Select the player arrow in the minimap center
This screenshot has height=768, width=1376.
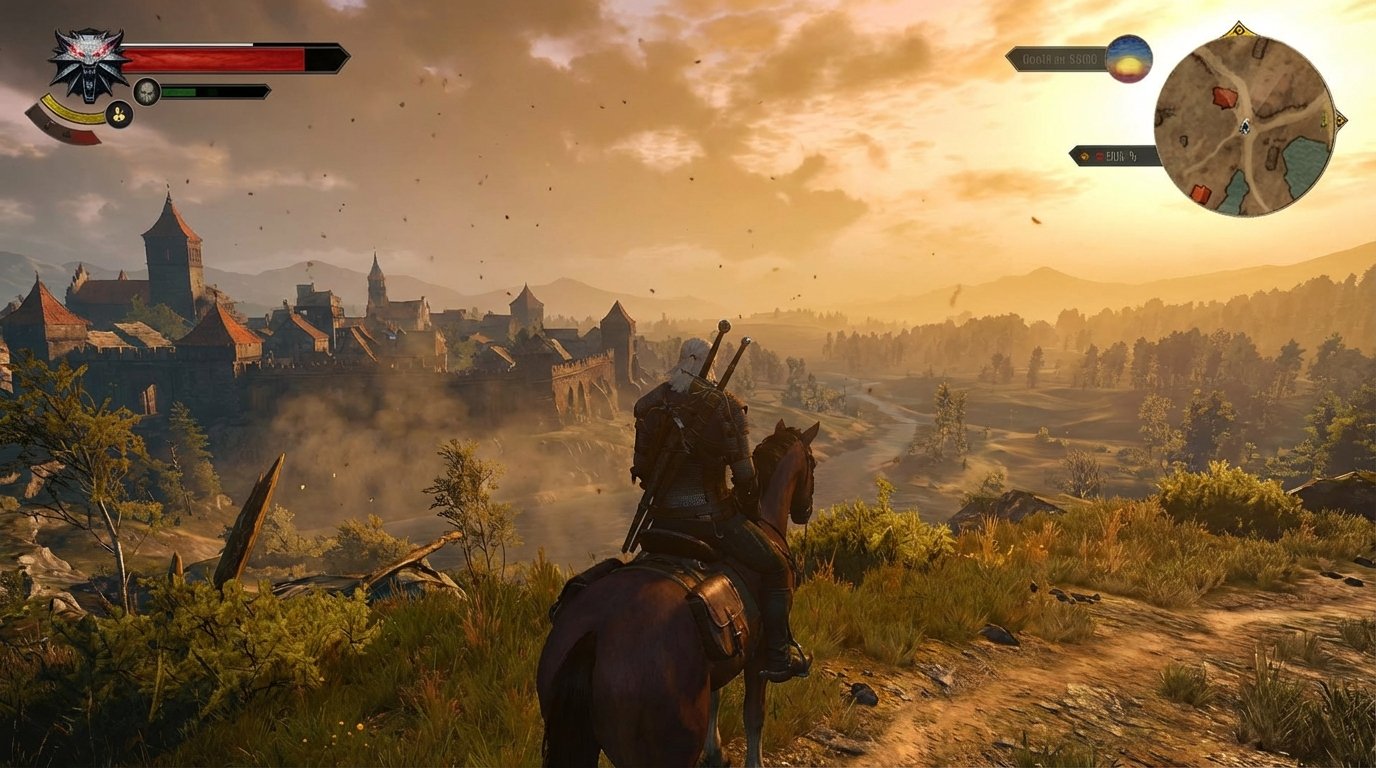[1244, 128]
